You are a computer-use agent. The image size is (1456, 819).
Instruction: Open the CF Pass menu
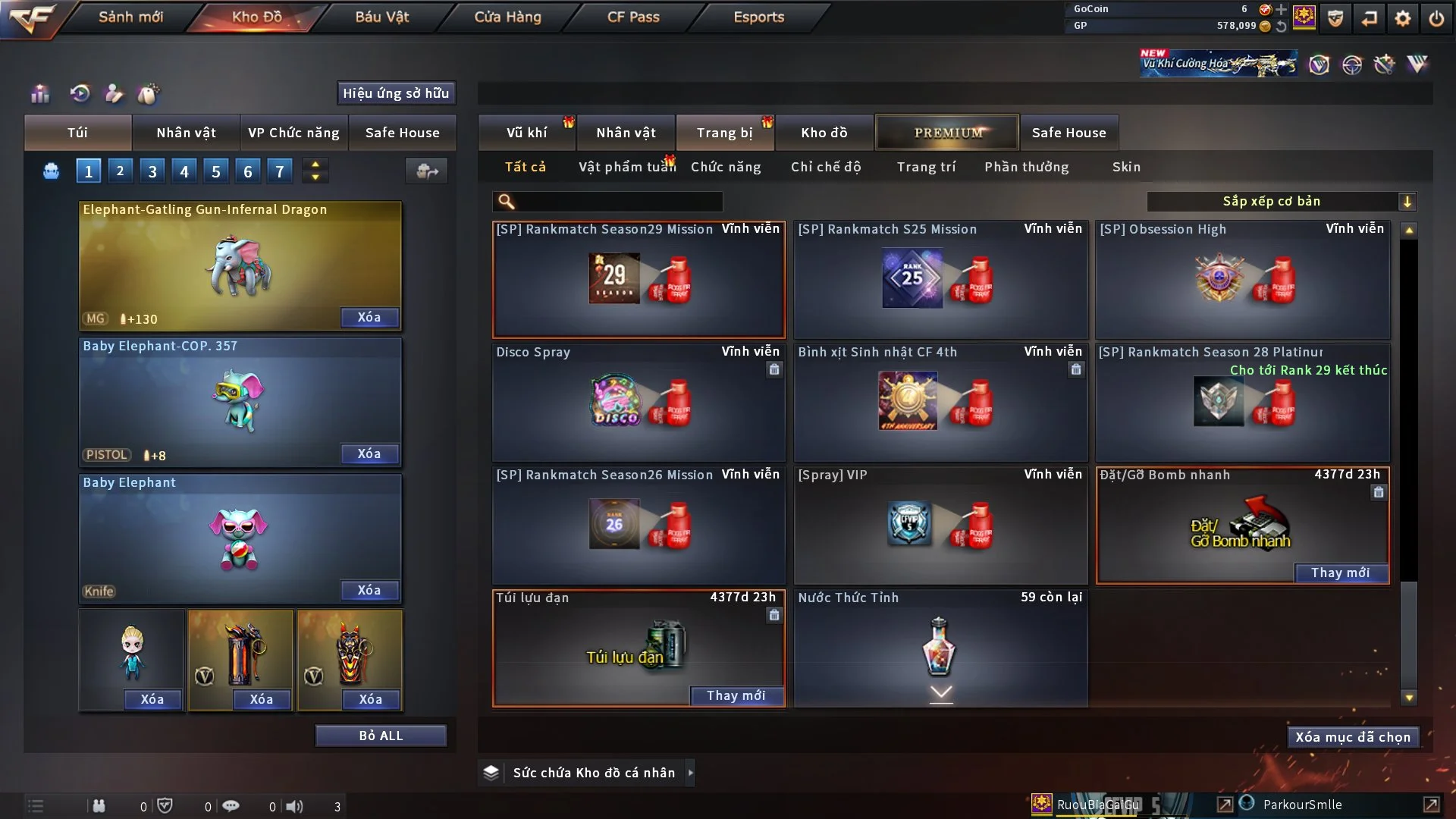tap(633, 17)
